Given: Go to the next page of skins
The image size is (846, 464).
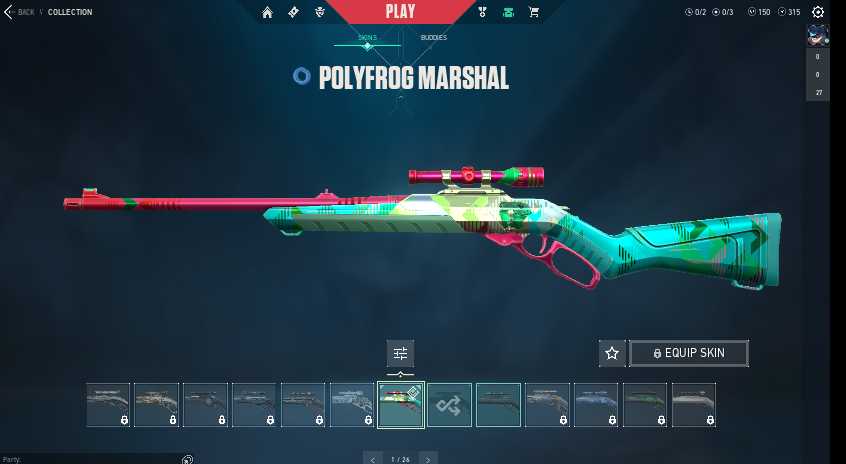Looking at the screenshot, I should pyautogui.click(x=428, y=459).
